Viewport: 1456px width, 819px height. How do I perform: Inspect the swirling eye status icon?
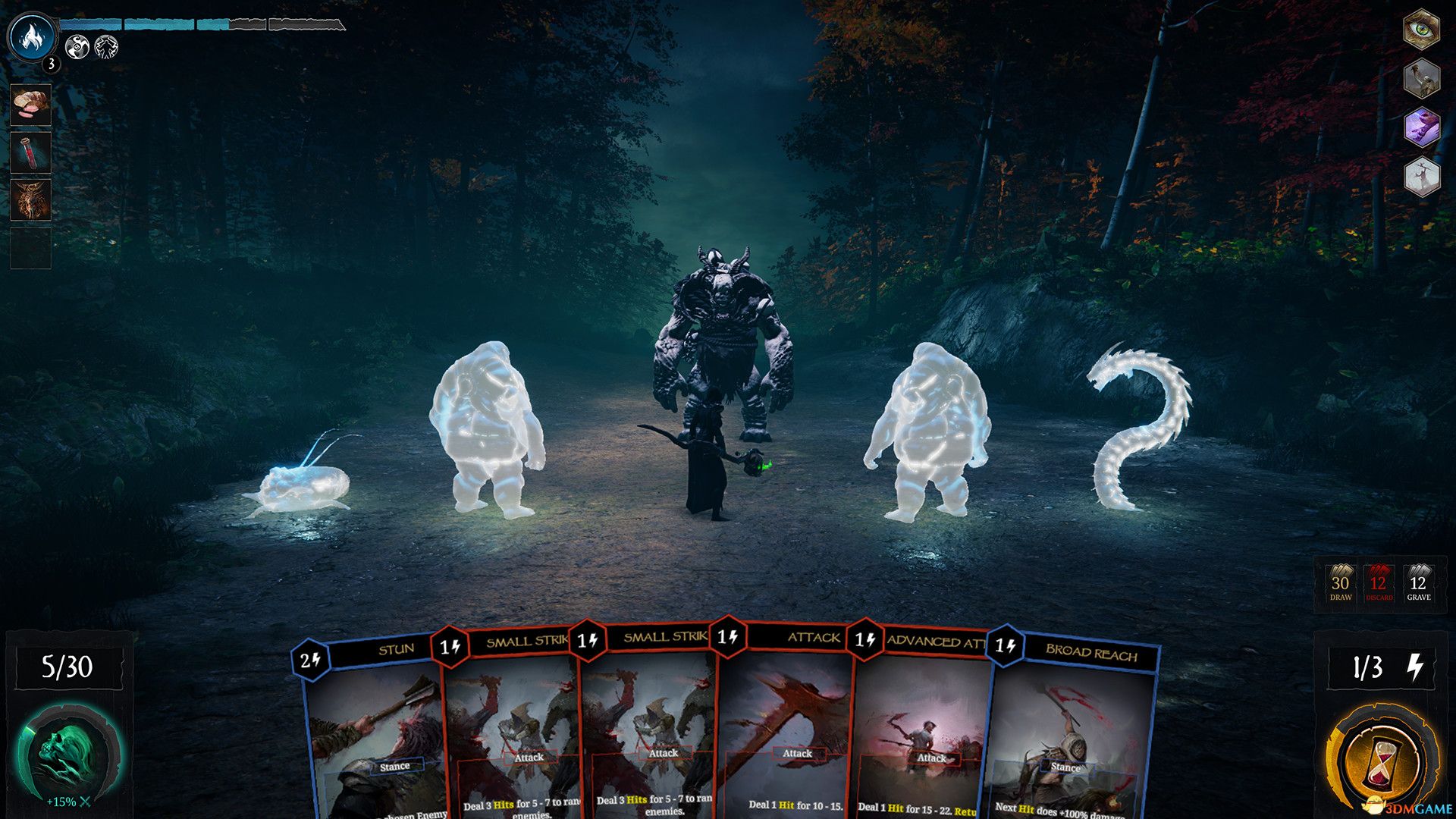tap(77, 48)
